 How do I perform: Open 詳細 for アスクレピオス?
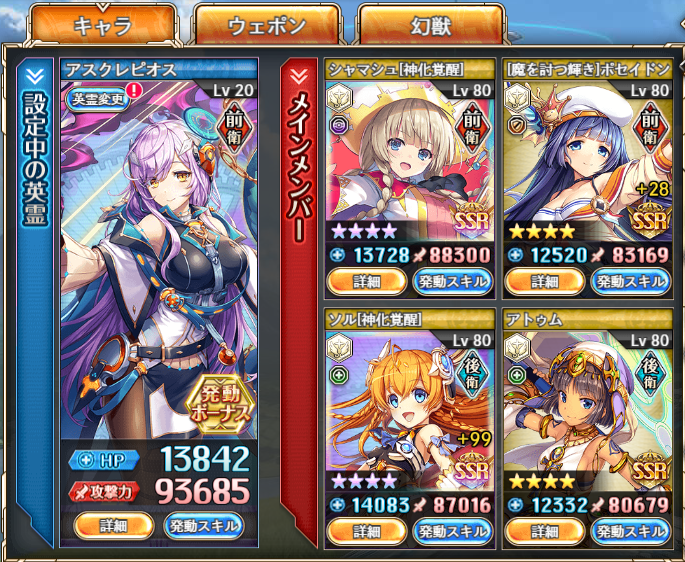(x=114, y=525)
